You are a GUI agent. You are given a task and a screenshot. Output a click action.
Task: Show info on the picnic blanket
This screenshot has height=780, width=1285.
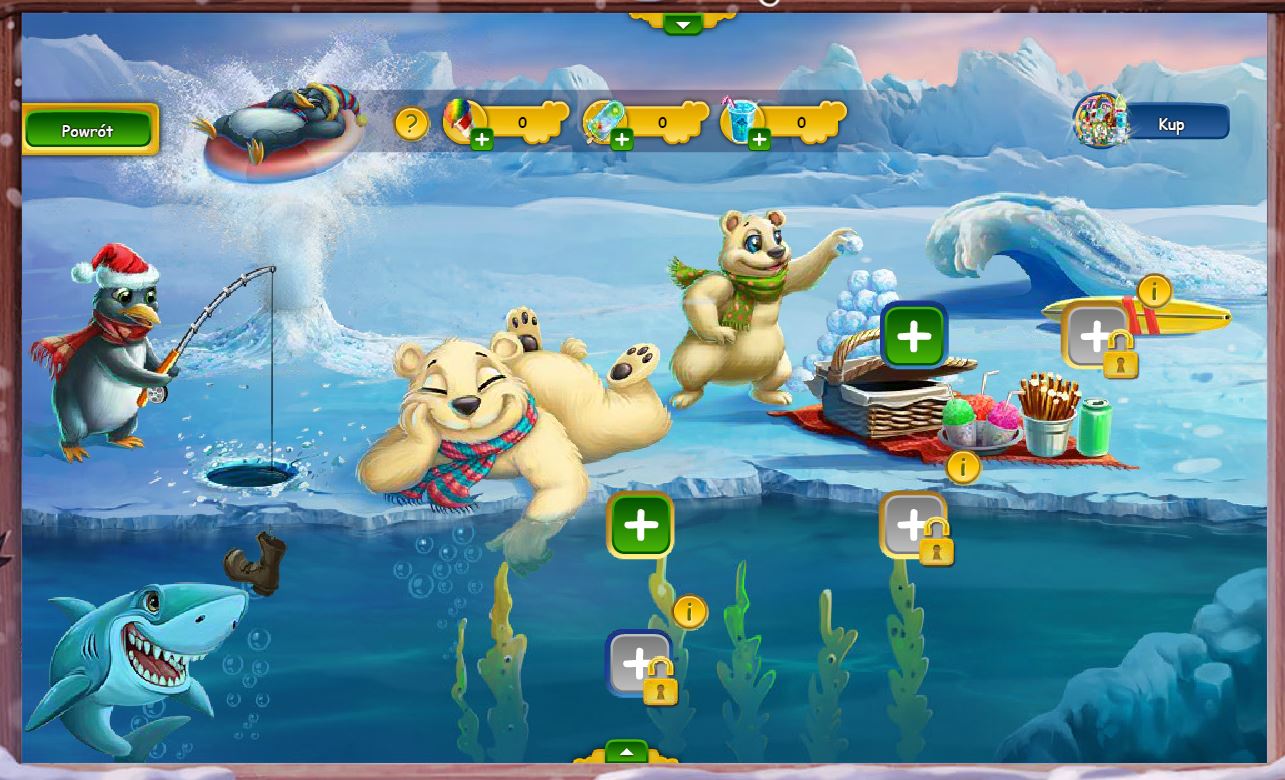(x=963, y=466)
